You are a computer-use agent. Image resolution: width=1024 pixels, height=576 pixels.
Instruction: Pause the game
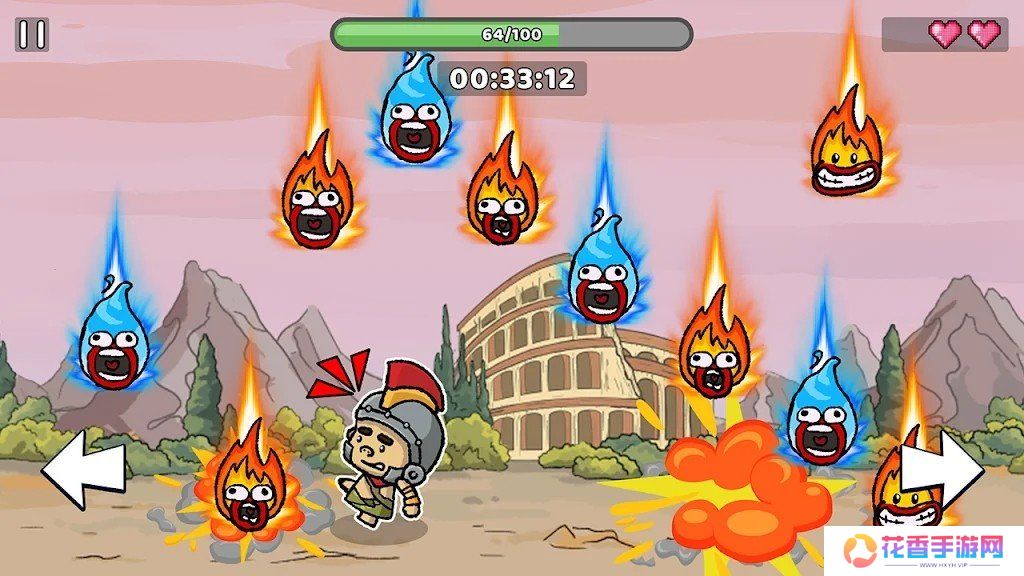(x=32, y=35)
